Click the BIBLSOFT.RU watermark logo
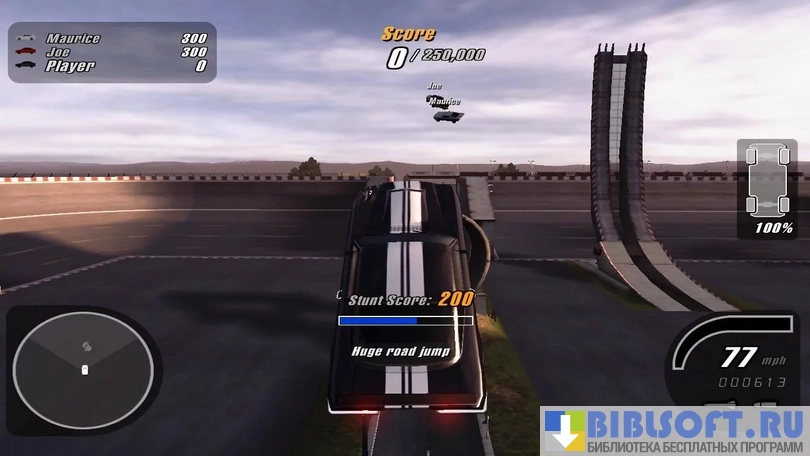Screen dimensions: 810x456 tap(674, 430)
